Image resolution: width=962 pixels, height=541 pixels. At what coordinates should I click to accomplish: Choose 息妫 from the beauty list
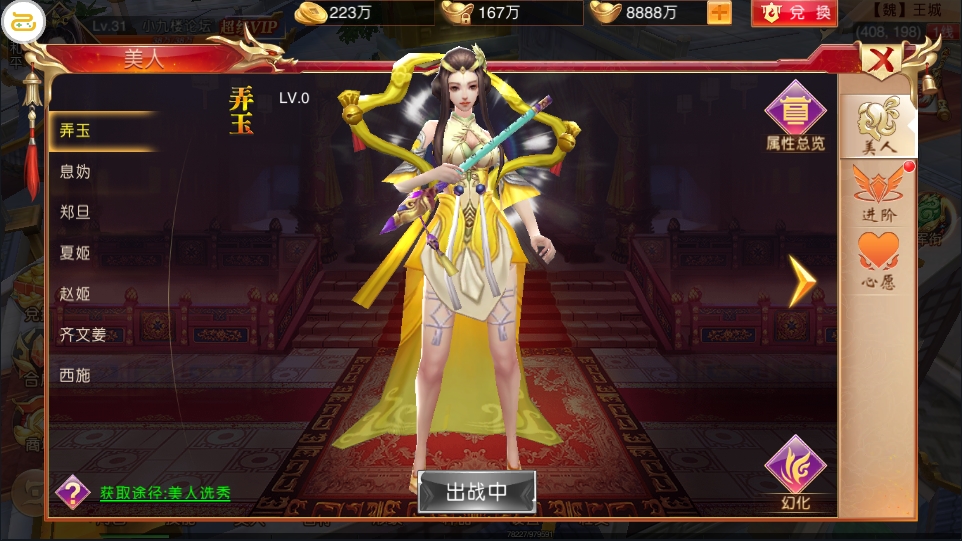(76, 172)
